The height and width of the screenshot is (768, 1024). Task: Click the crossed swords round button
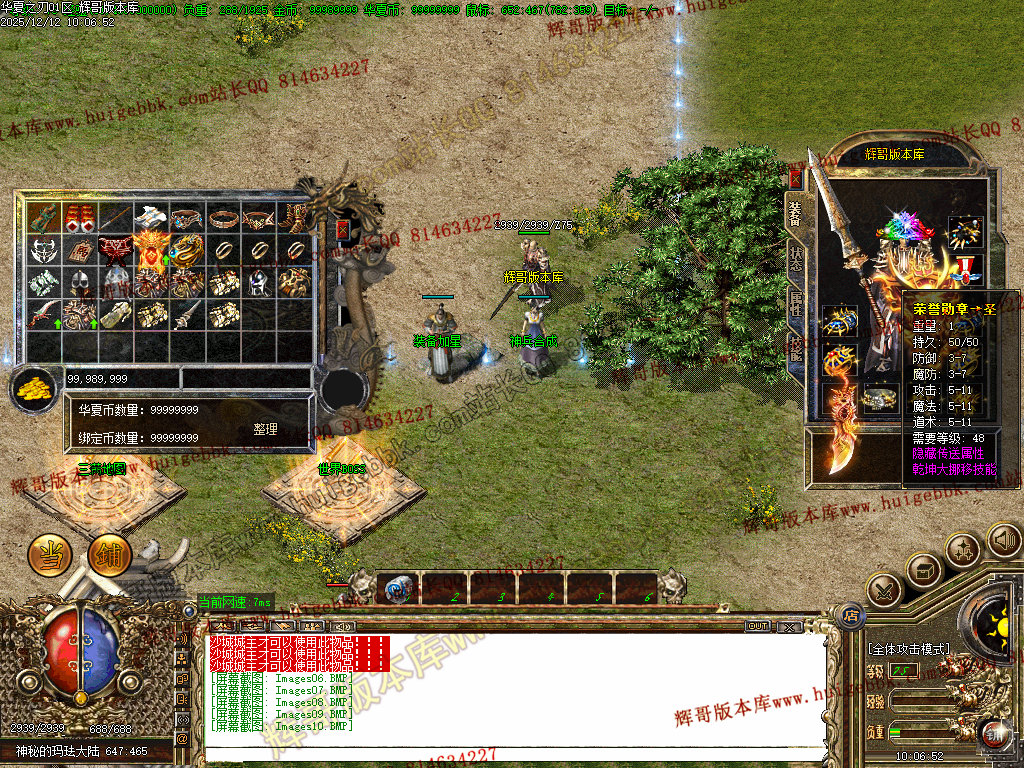[x=884, y=590]
